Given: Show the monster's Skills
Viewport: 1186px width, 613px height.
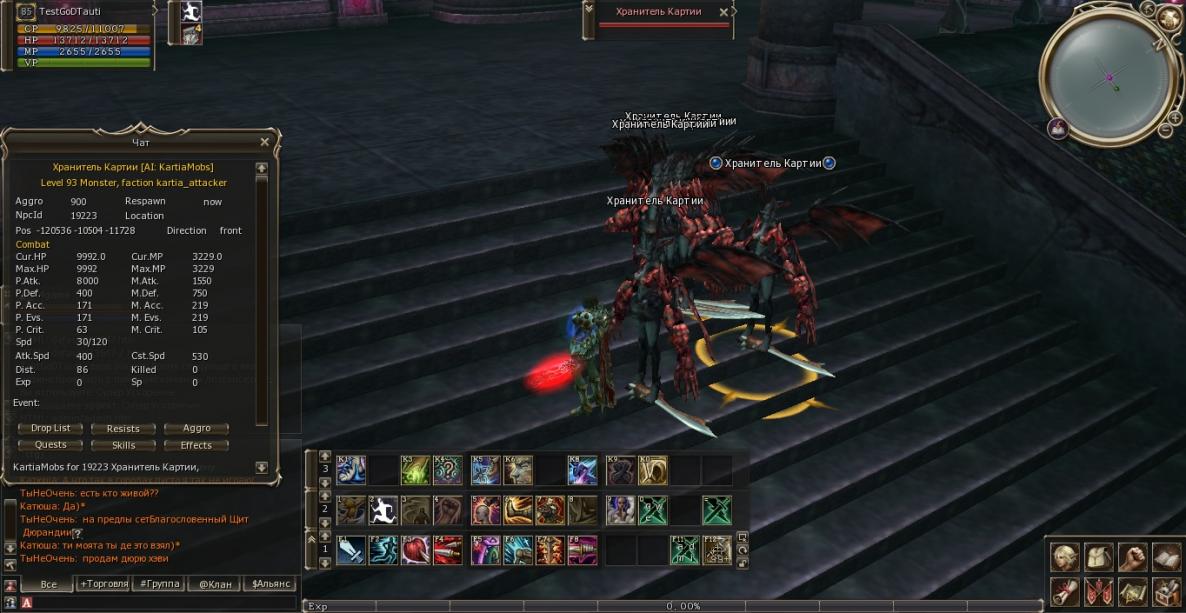Looking at the screenshot, I should click(x=123, y=445).
